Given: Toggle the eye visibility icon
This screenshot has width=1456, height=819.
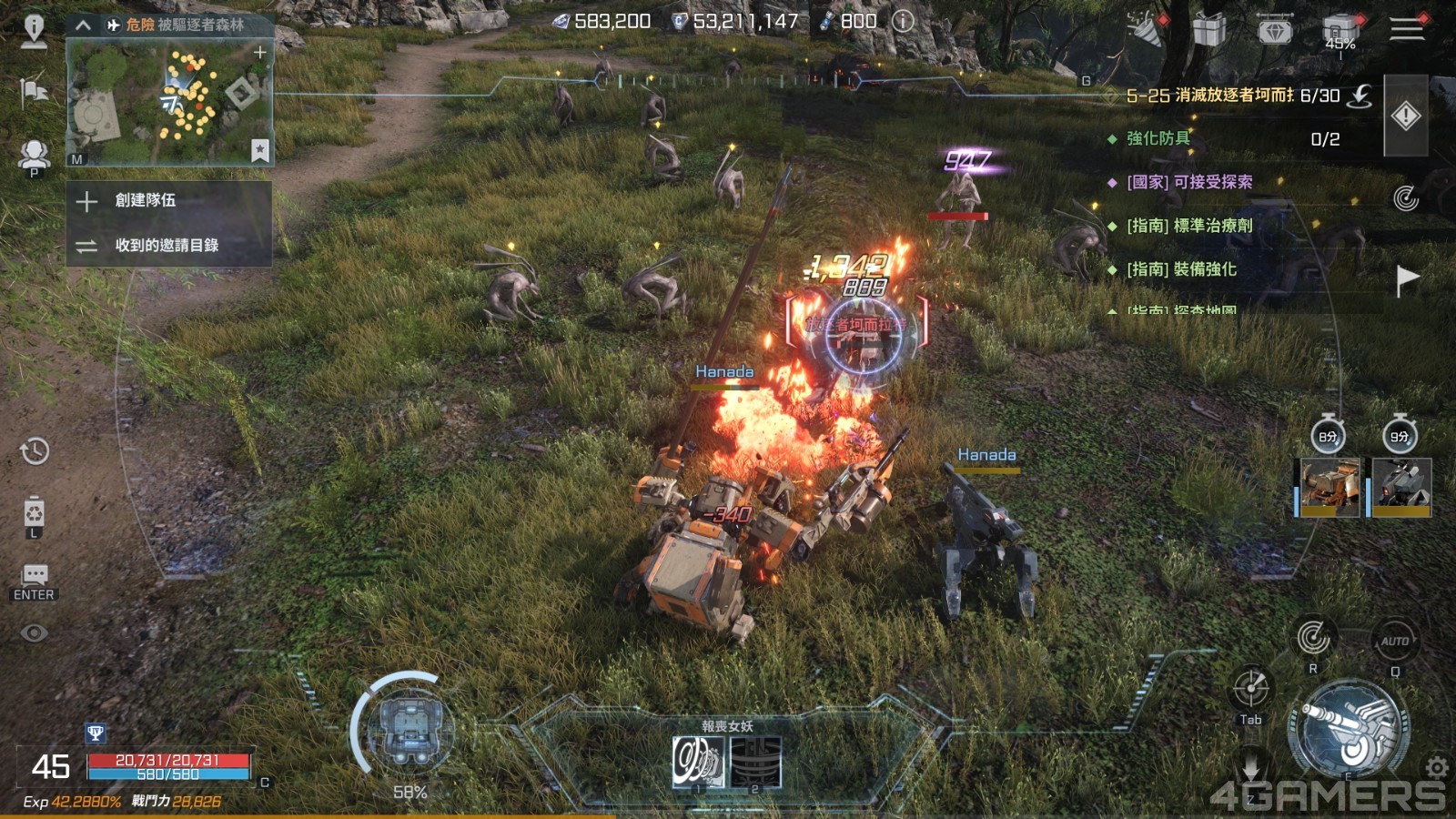Looking at the screenshot, I should point(35,632).
